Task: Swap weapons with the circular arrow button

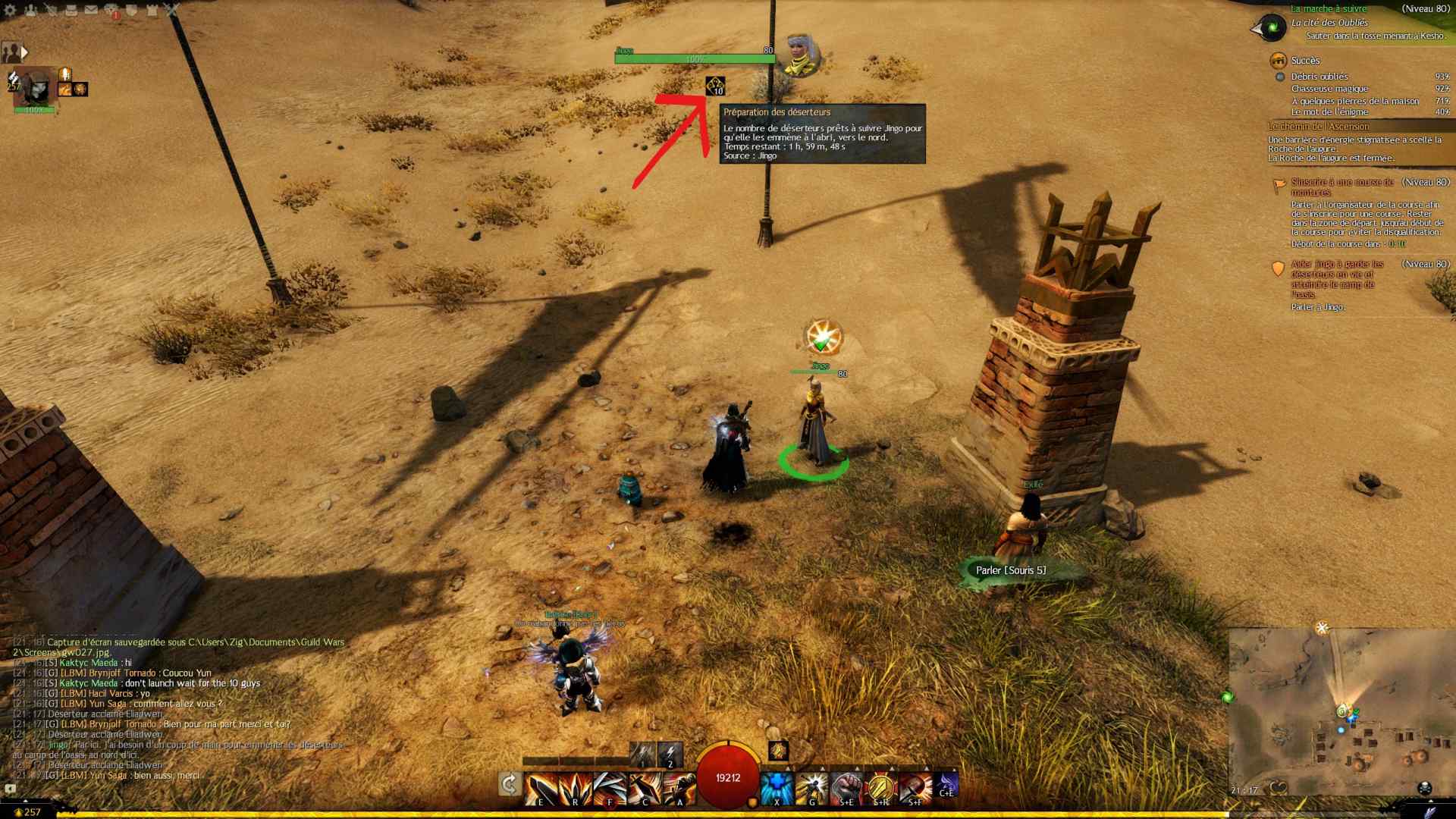Action: tap(510, 784)
